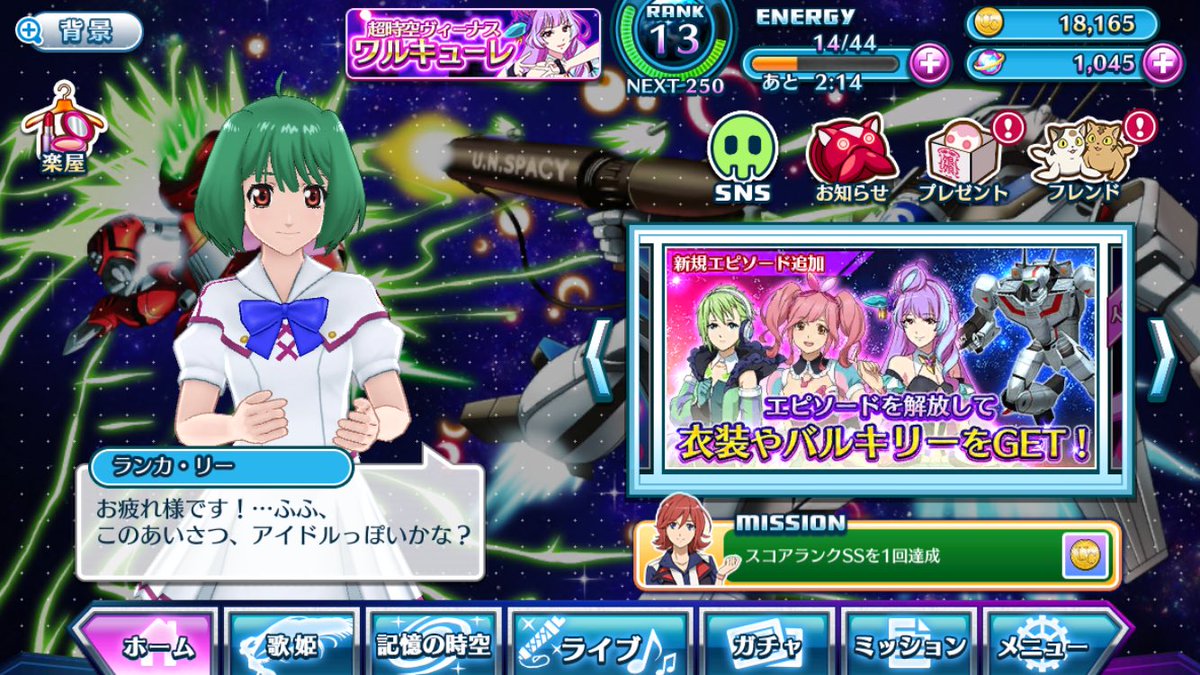Open the 背景 background viewer button
The width and height of the screenshot is (1200, 675).
click(78, 31)
